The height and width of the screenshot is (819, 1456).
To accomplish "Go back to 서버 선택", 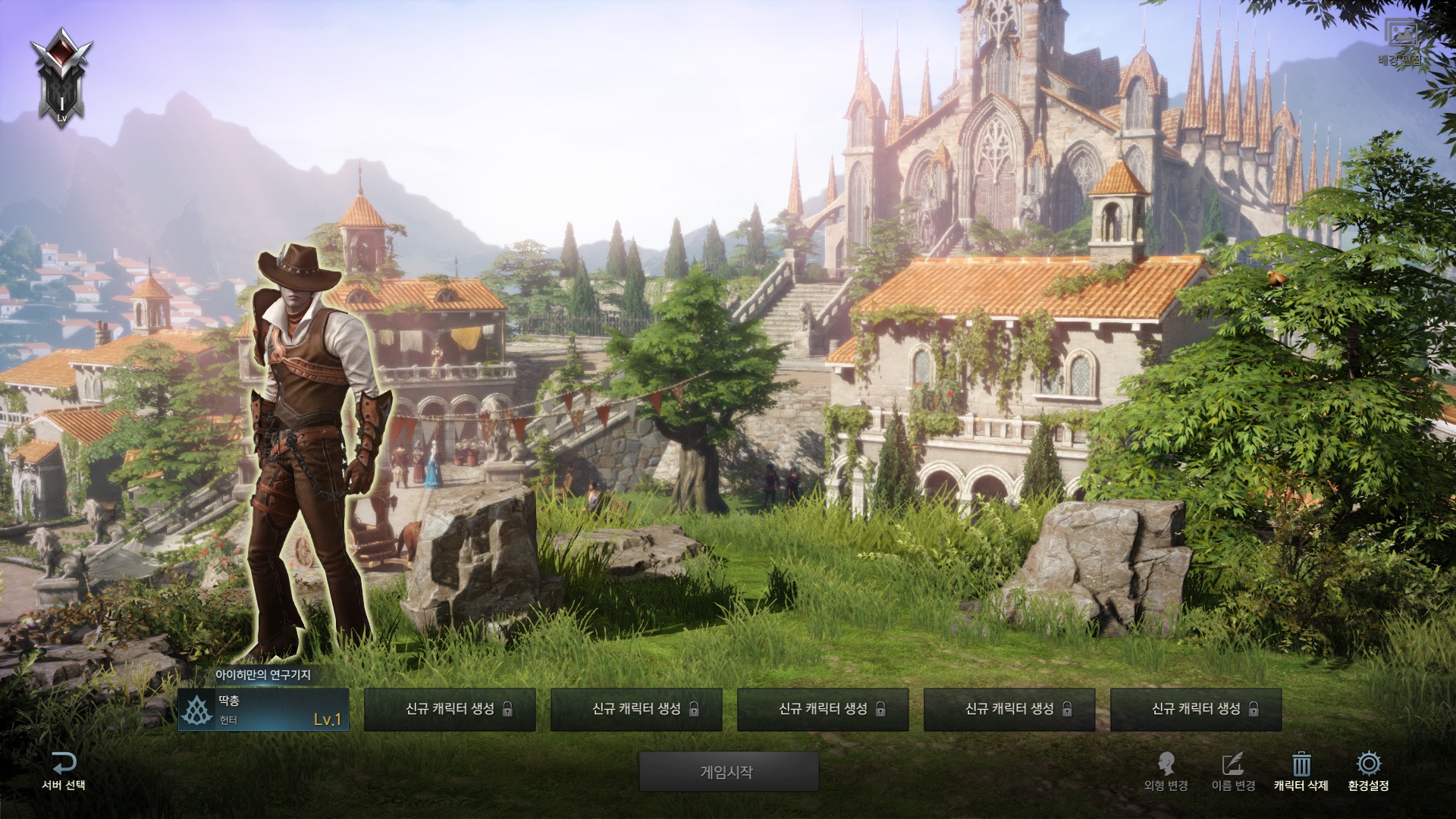I will (x=64, y=771).
